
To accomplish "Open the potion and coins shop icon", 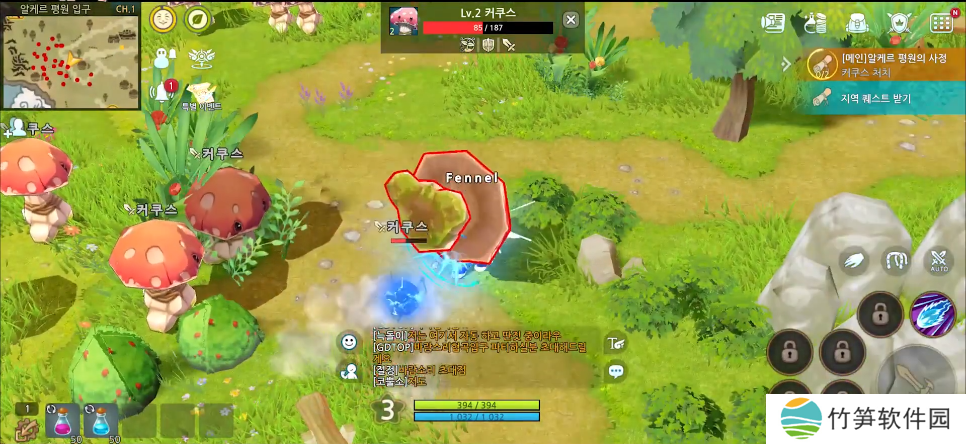I will coord(815,22).
